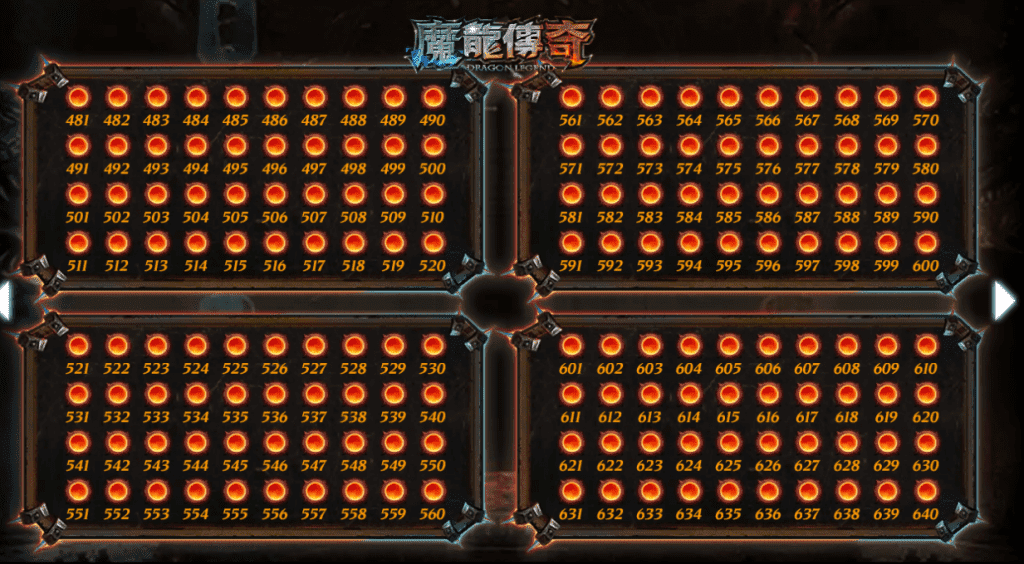Open level 551 orb

click(x=78, y=491)
